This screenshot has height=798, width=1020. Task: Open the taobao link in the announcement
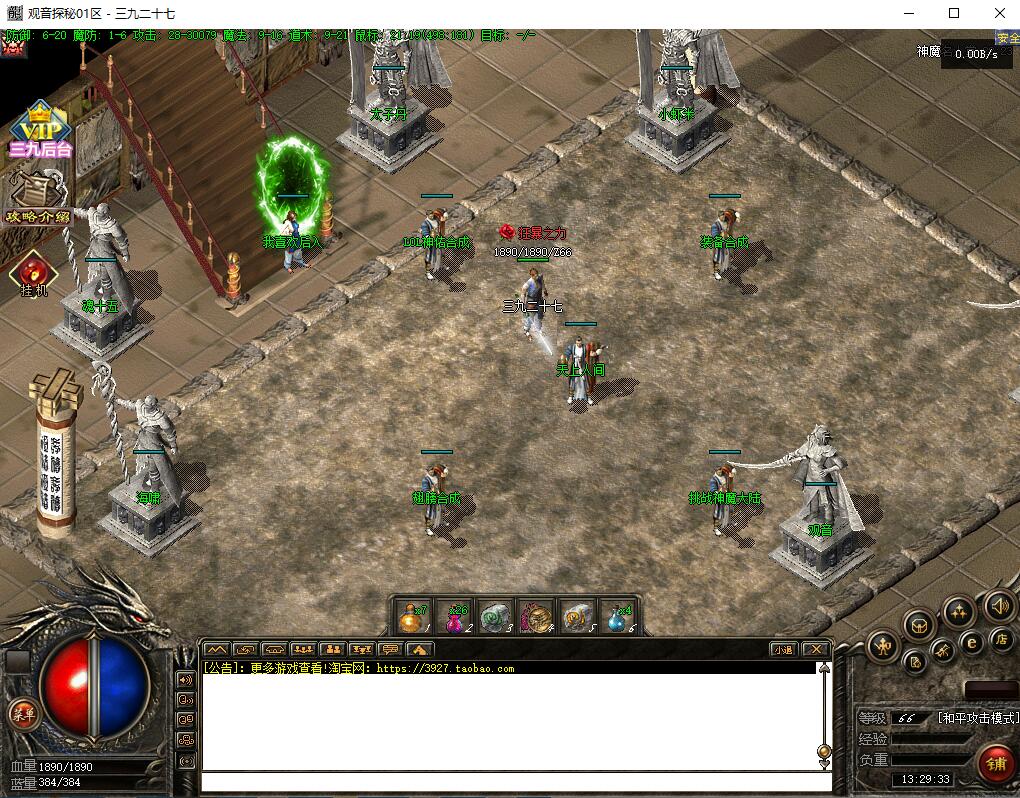(x=445, y=668)
